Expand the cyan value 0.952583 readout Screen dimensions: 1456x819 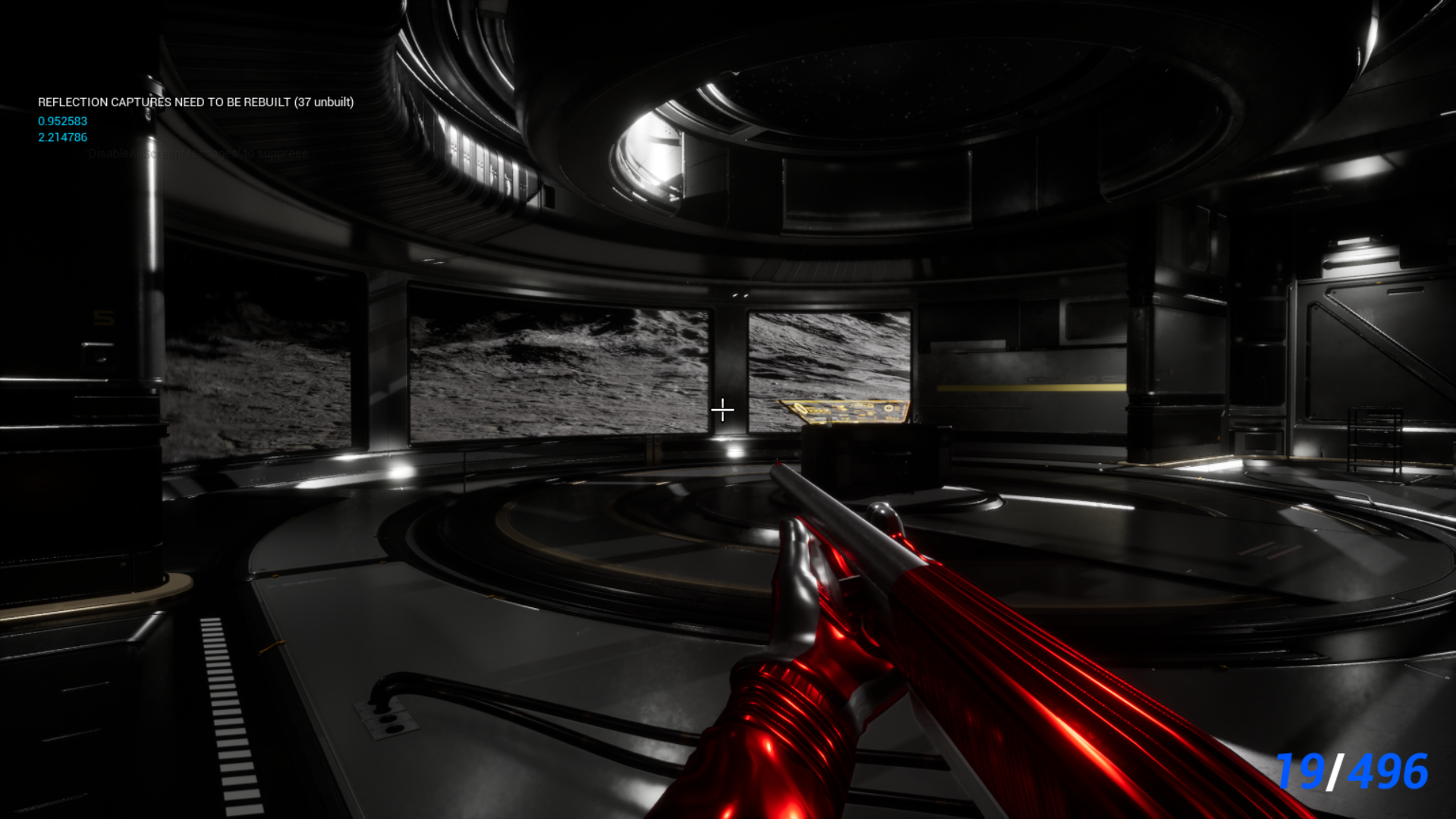click(x=61, y=121)
